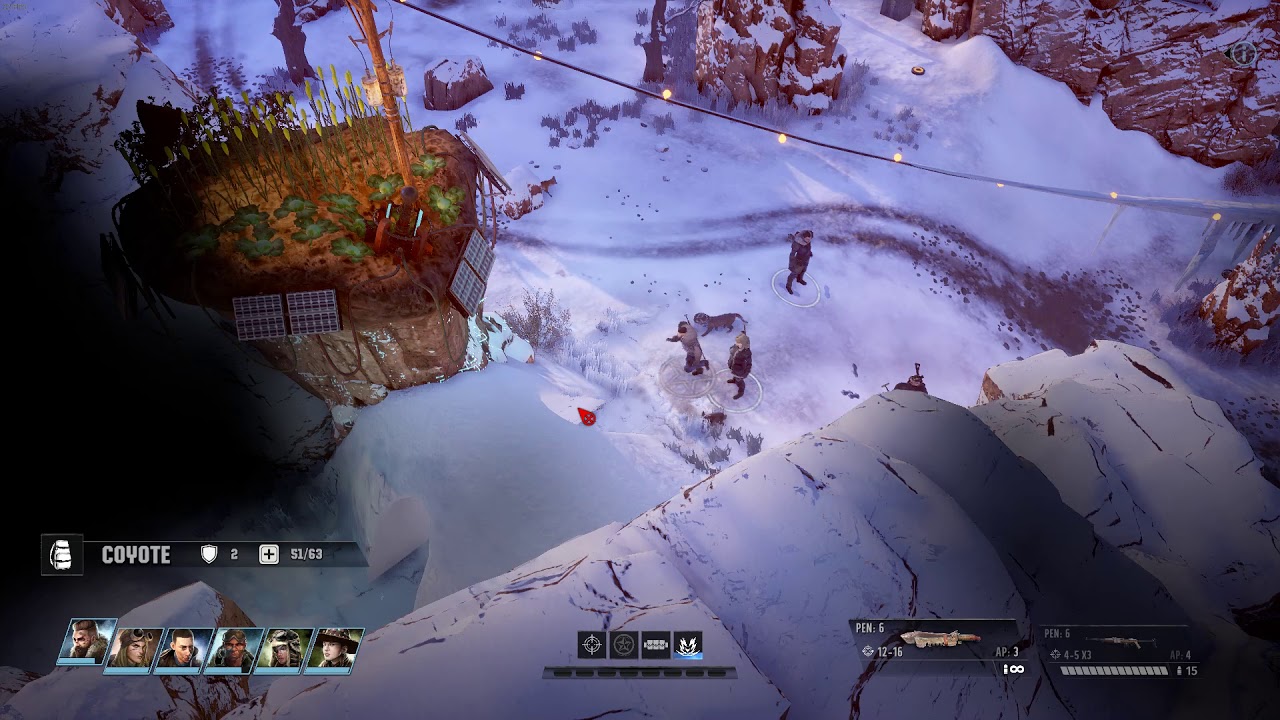
Task: Open Coyote's backpack inventory icon
Action: pyautogui.click(x=61, y=554)
